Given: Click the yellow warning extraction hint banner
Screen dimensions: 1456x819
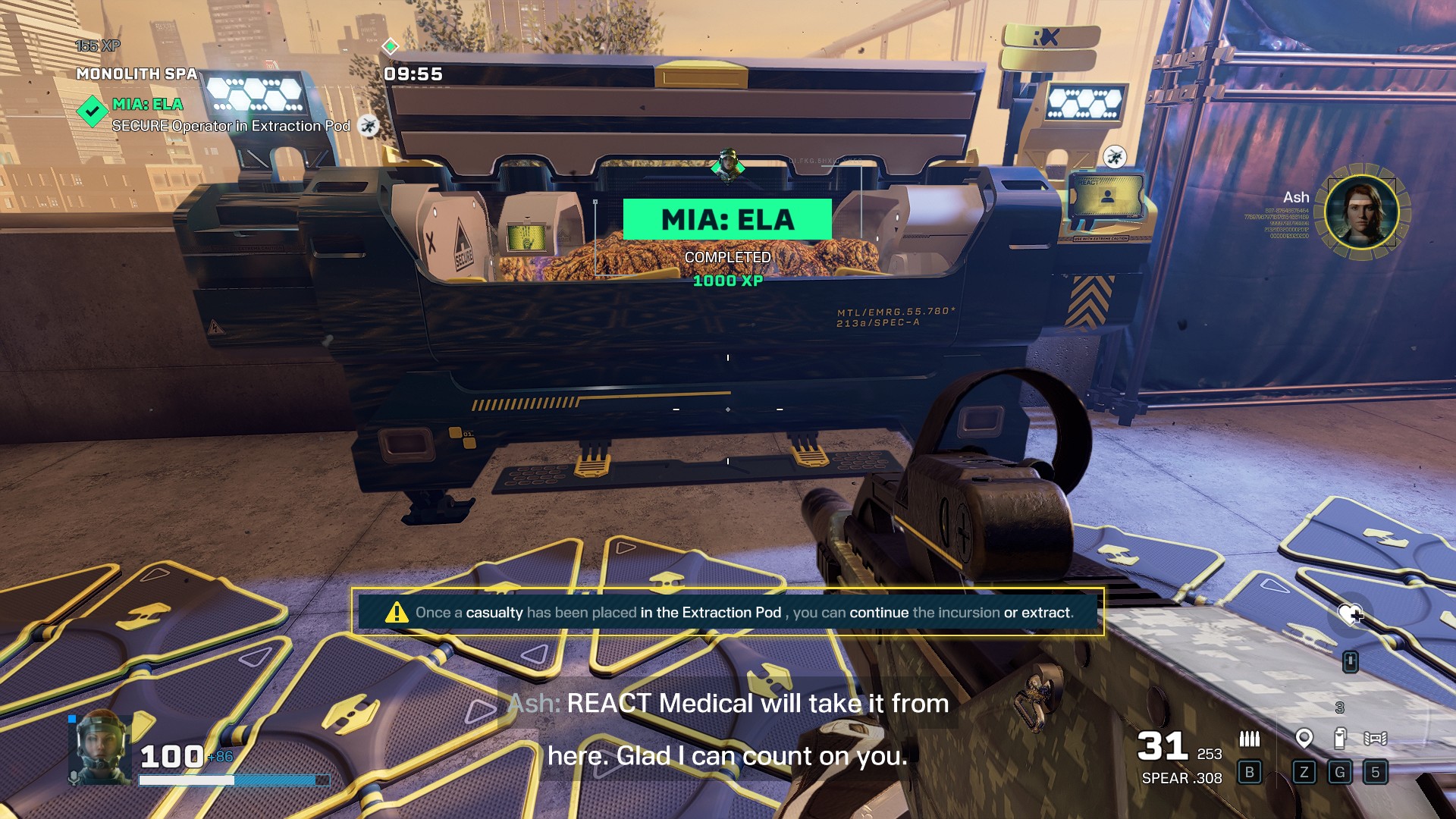Looking at the screenshot, I should pyautogui.click(x=727, y=612).
